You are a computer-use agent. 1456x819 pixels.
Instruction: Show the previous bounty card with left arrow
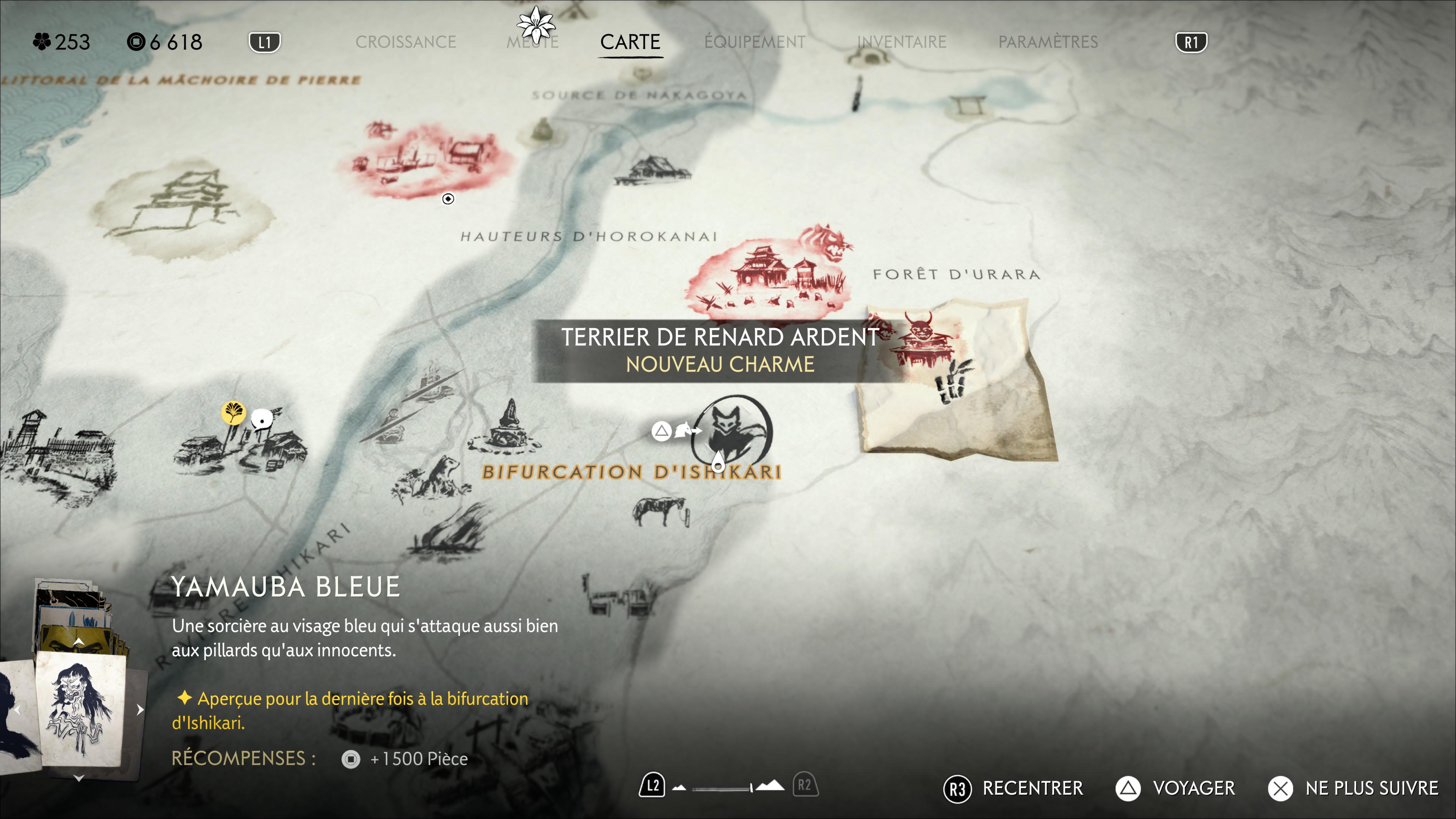pyautogui.click(x=17, y=709)
